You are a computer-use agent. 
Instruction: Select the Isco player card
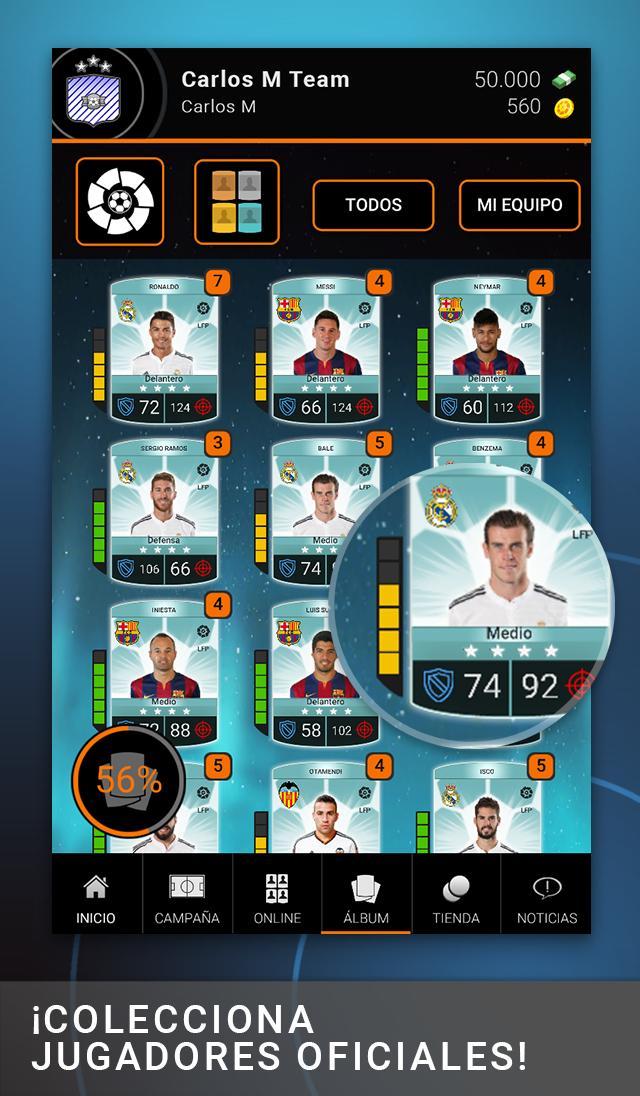pyautogui.click(x=487, y=810)
